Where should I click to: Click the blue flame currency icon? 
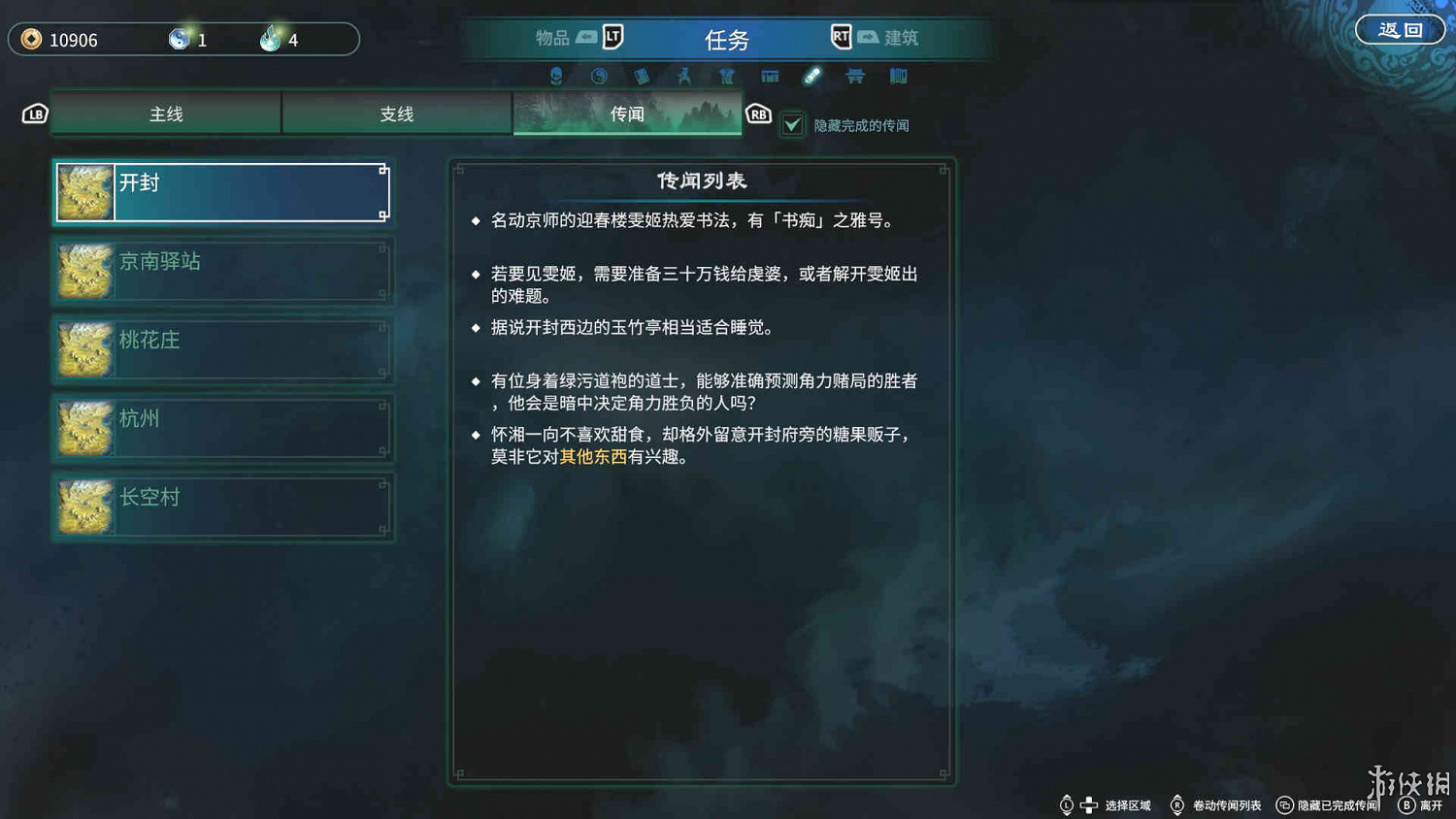point(272,39)
